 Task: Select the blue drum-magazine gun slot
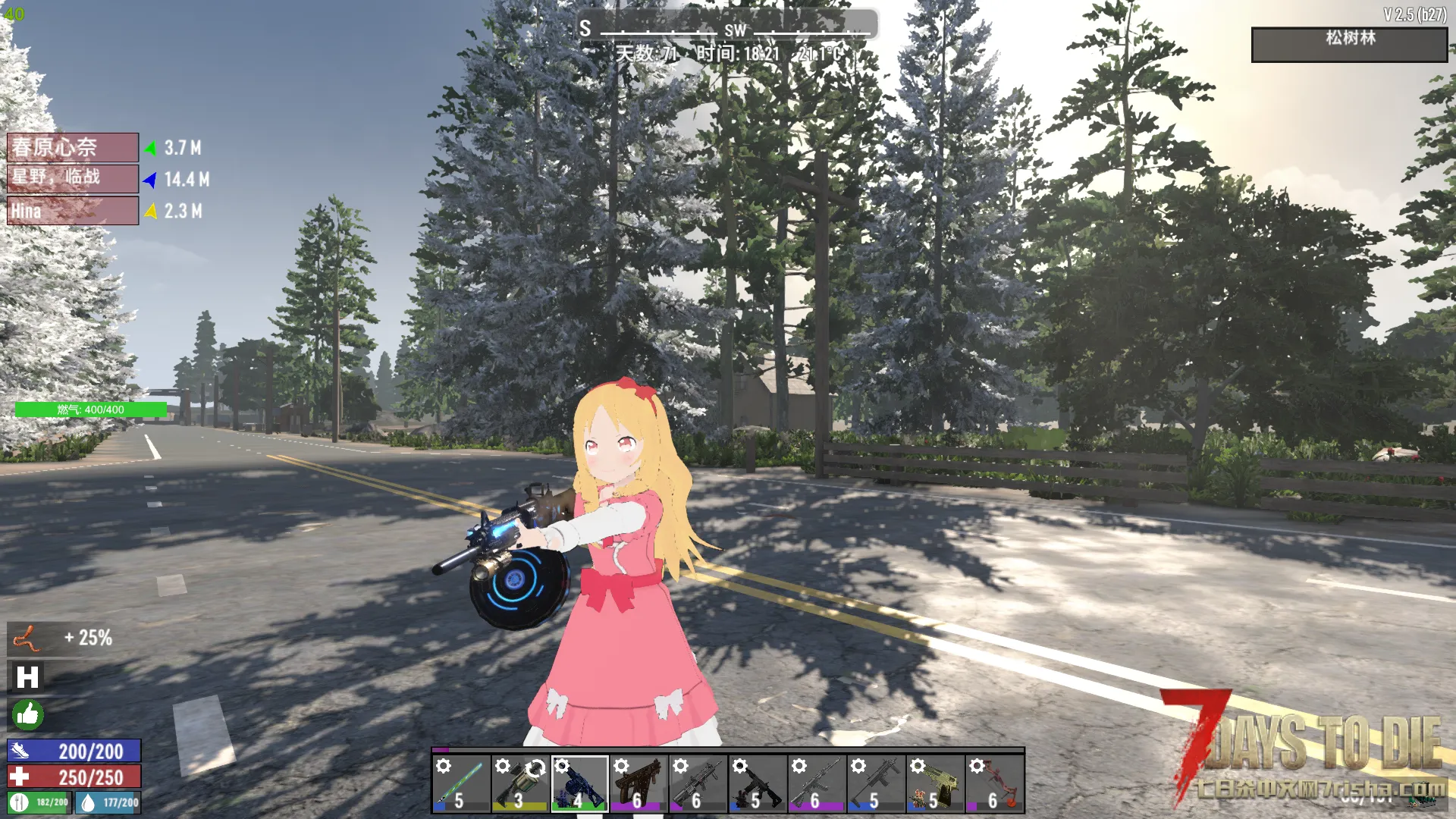click(x=579, y=784)
